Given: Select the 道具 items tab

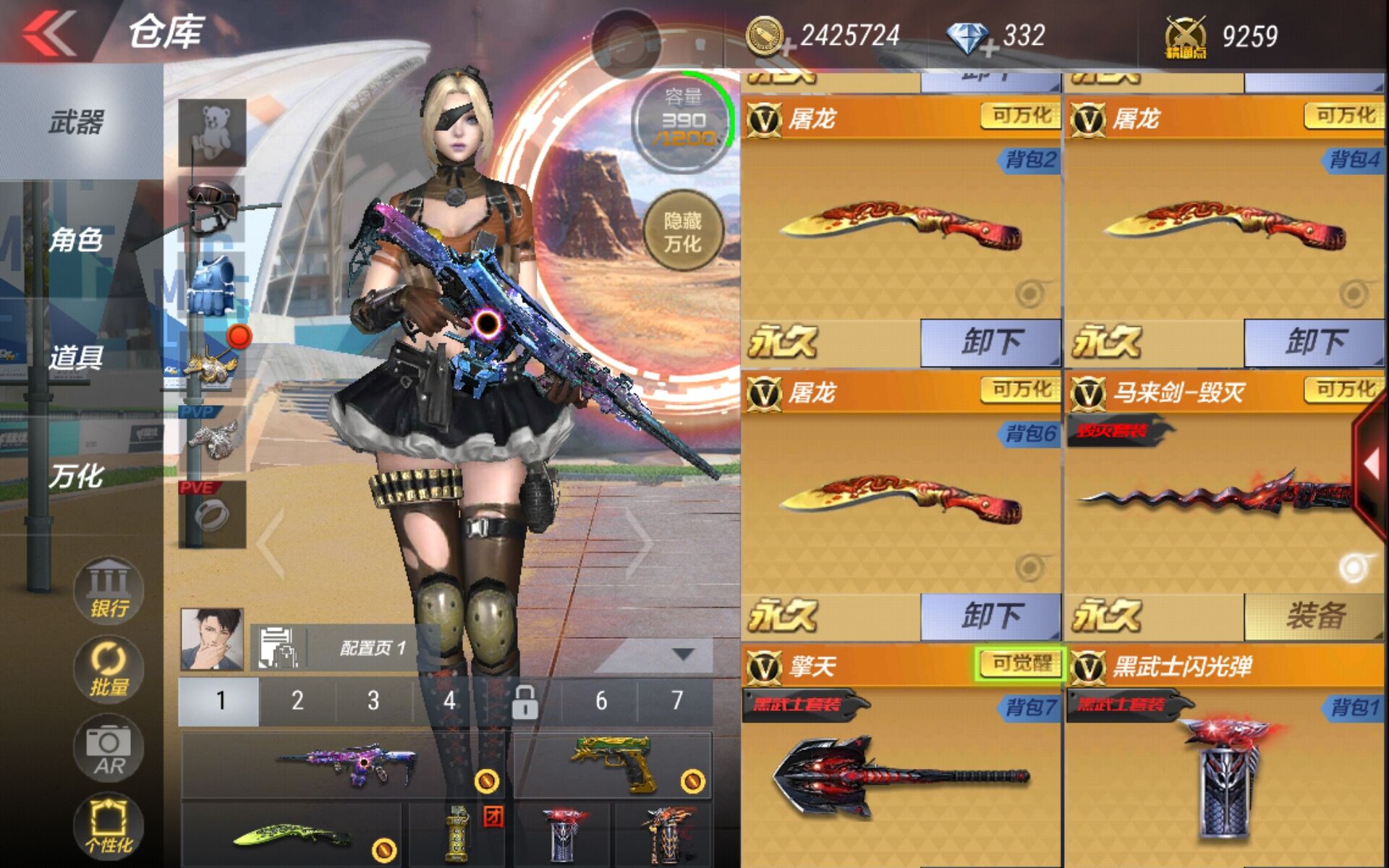Looking at the screenshot, I should coord(76,357).
